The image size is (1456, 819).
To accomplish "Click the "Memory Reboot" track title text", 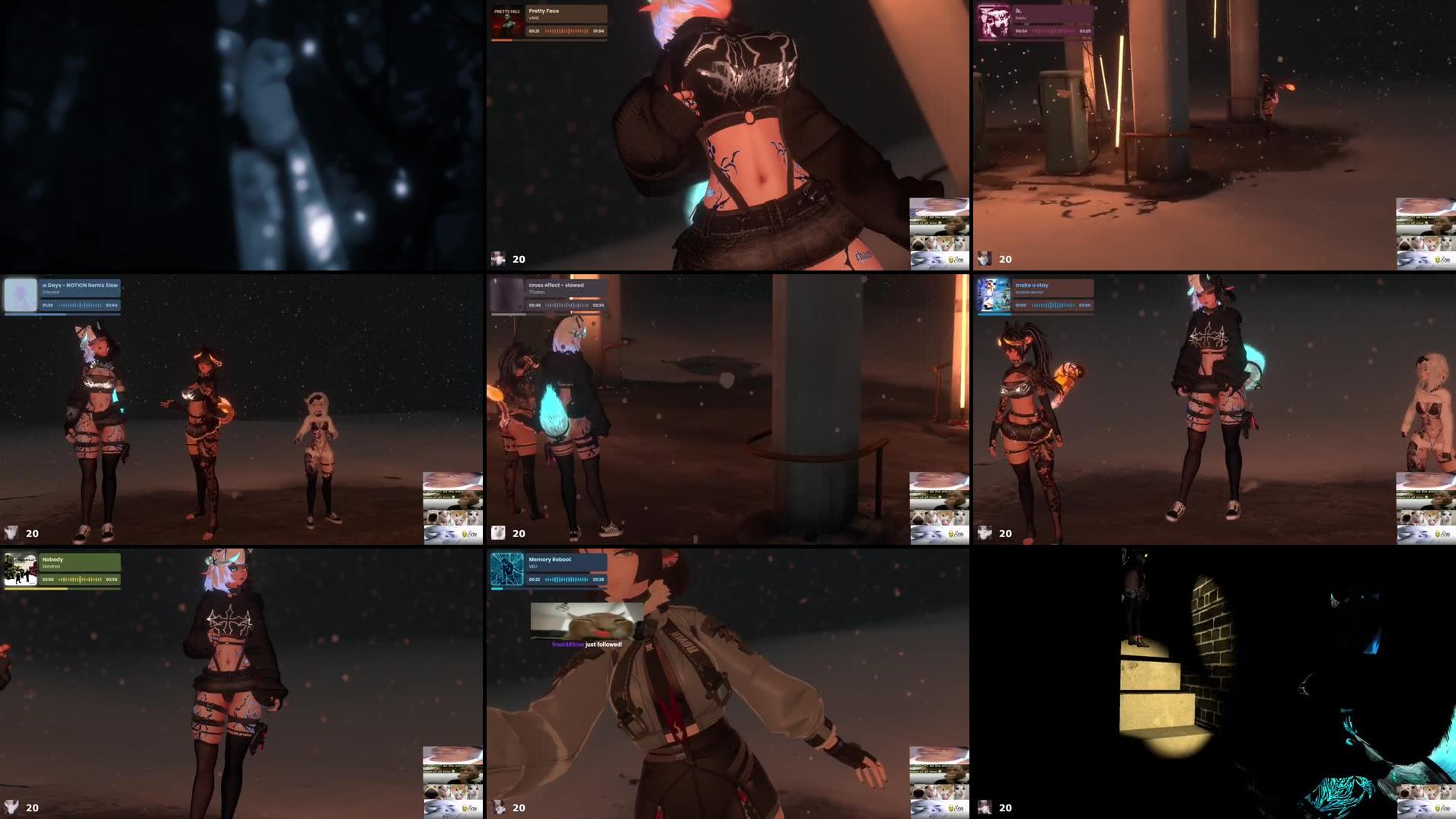I will pyautogui.click(x=550, y=560).
